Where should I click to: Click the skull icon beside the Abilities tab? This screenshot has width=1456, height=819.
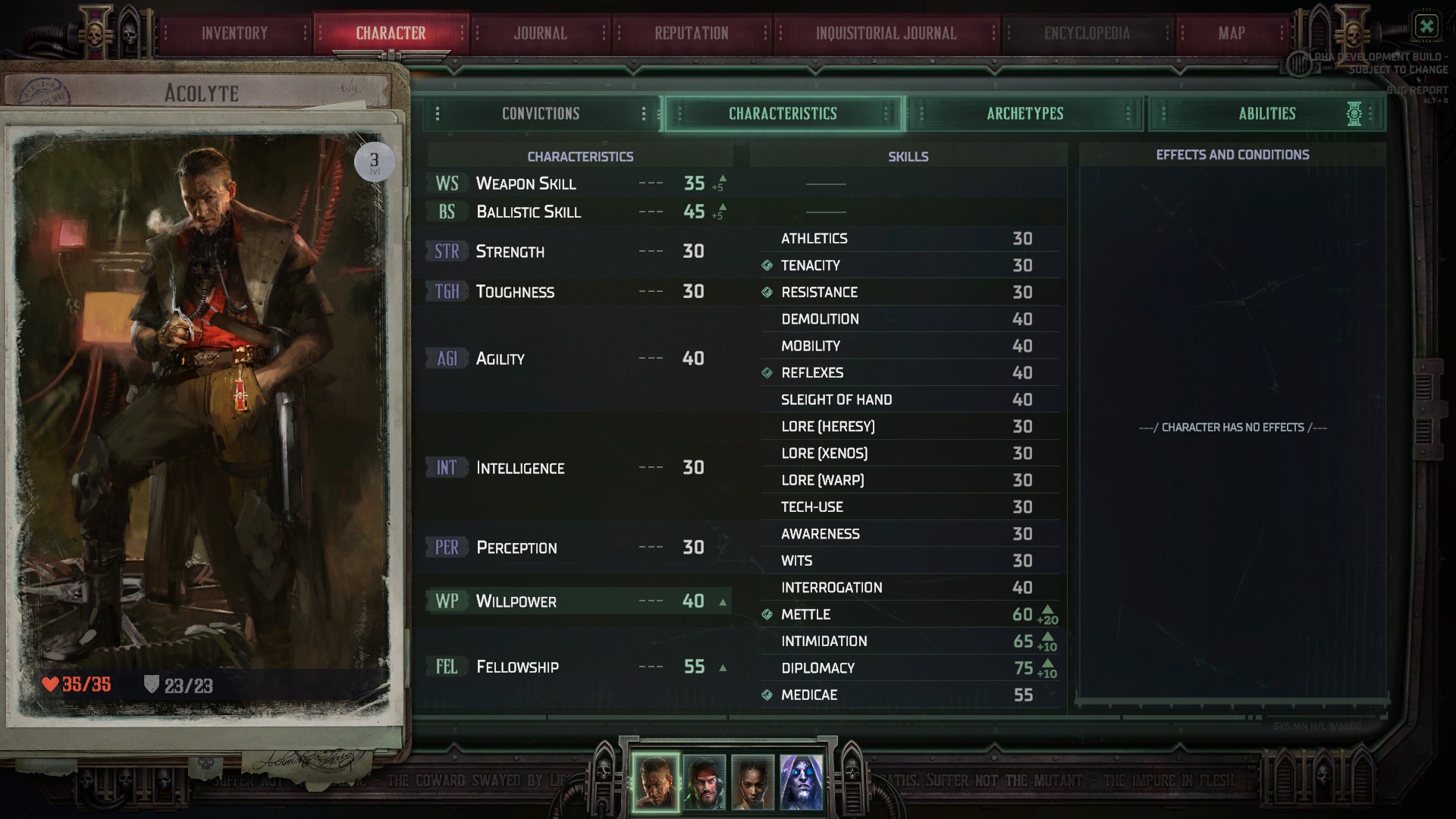point(1354,114)
